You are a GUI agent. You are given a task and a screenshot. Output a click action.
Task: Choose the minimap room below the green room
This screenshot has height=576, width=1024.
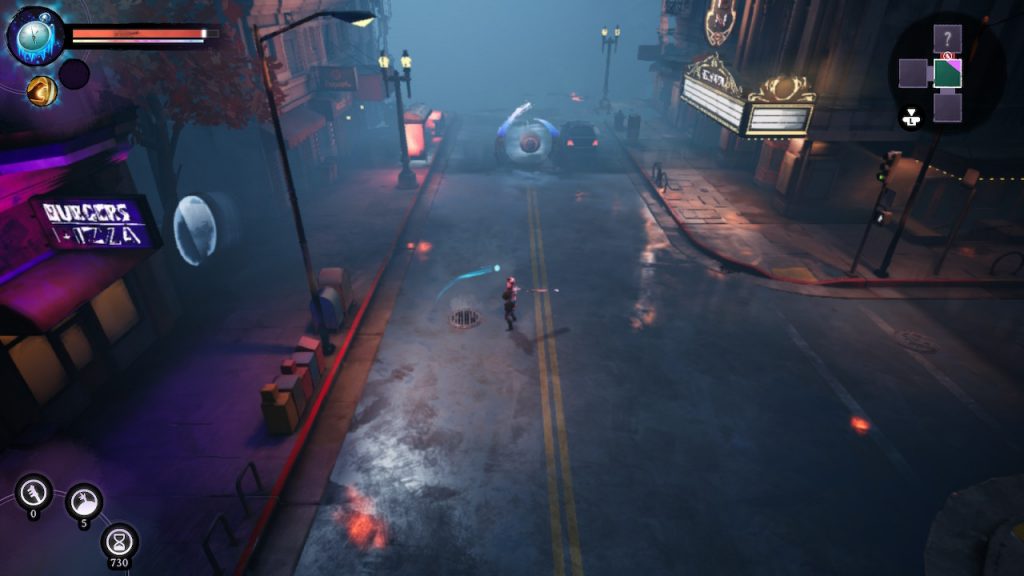(947, 107)
